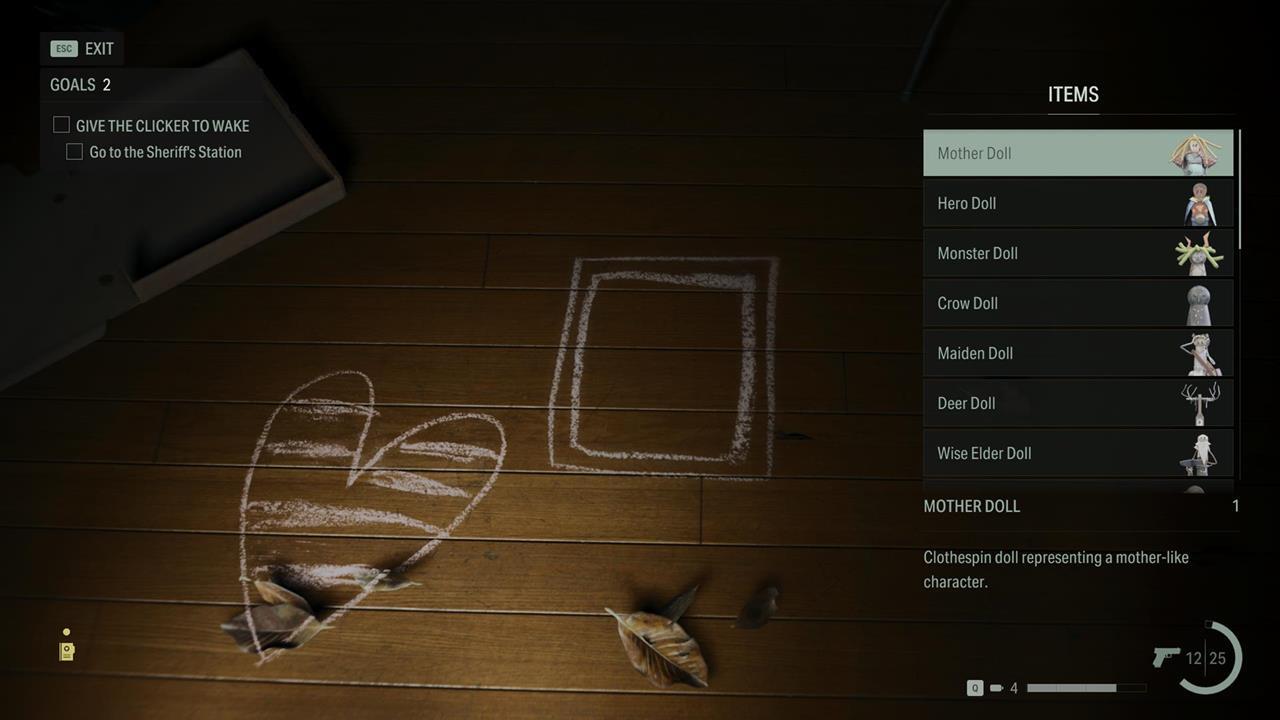Check the GIVE THE CLICKER TO WAKE goal
This screenshot has width=1280, height=720.
[61, 124]
